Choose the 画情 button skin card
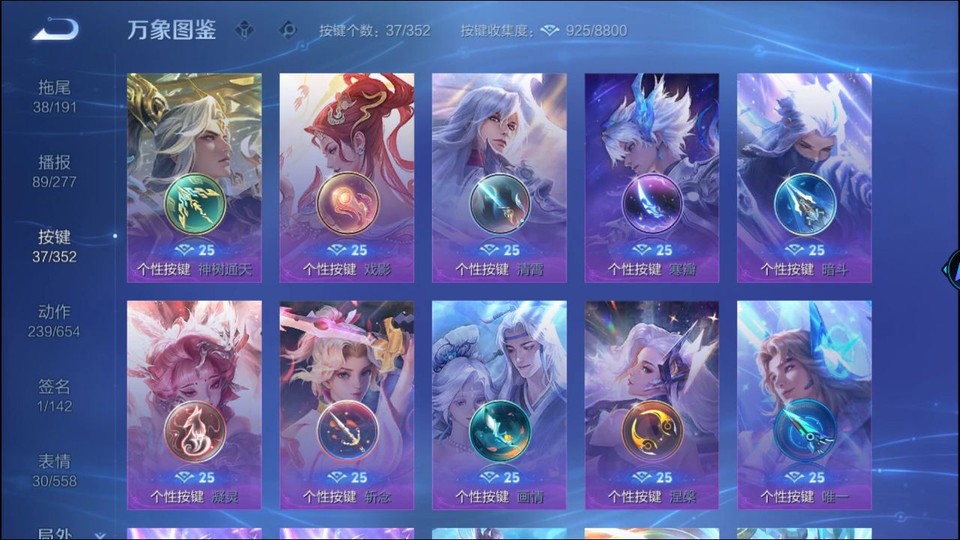The height and width of the screenshot is (540, 960). click(499, 405)
